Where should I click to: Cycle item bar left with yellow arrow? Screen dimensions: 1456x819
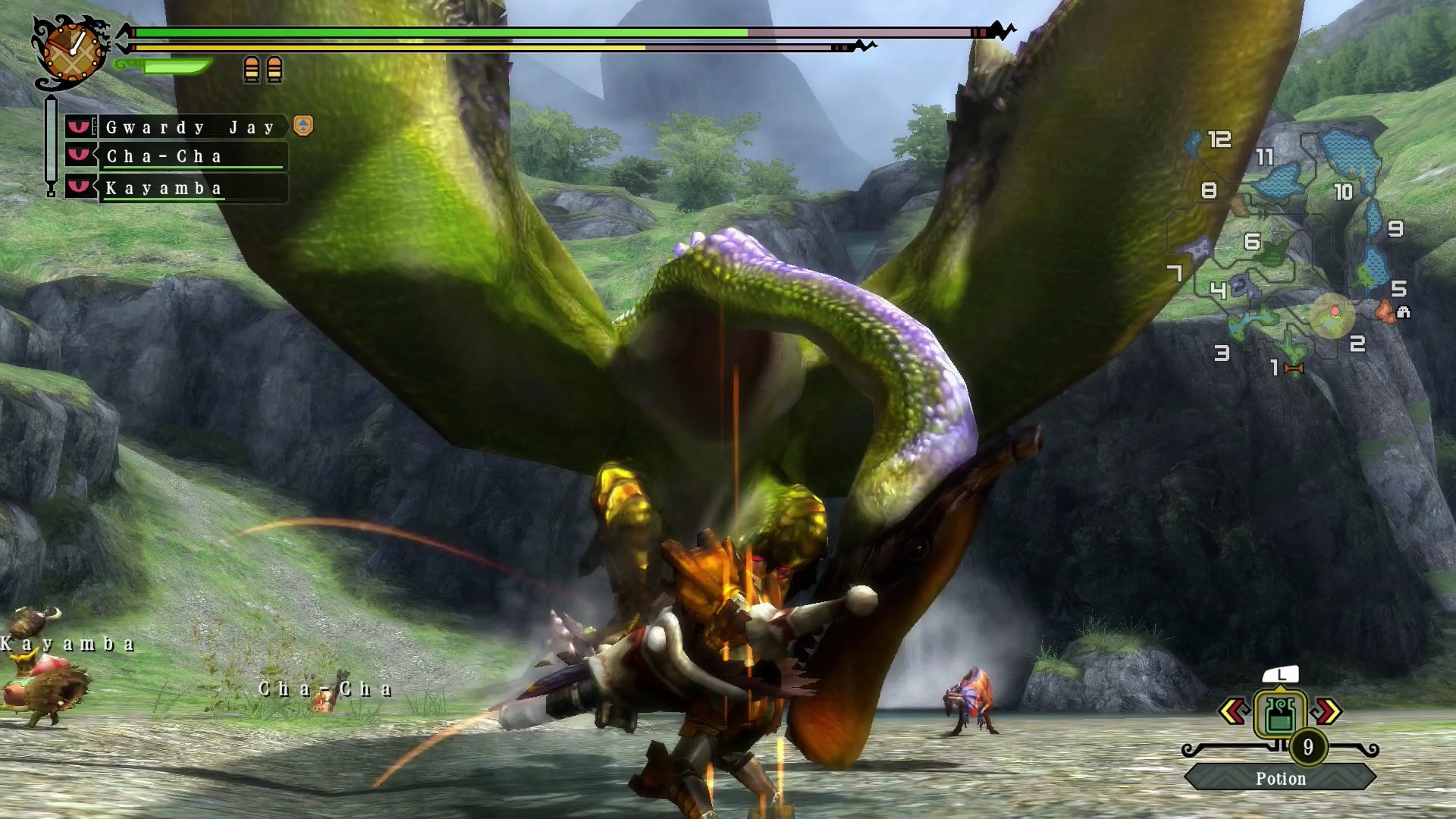click(1234, 711)
